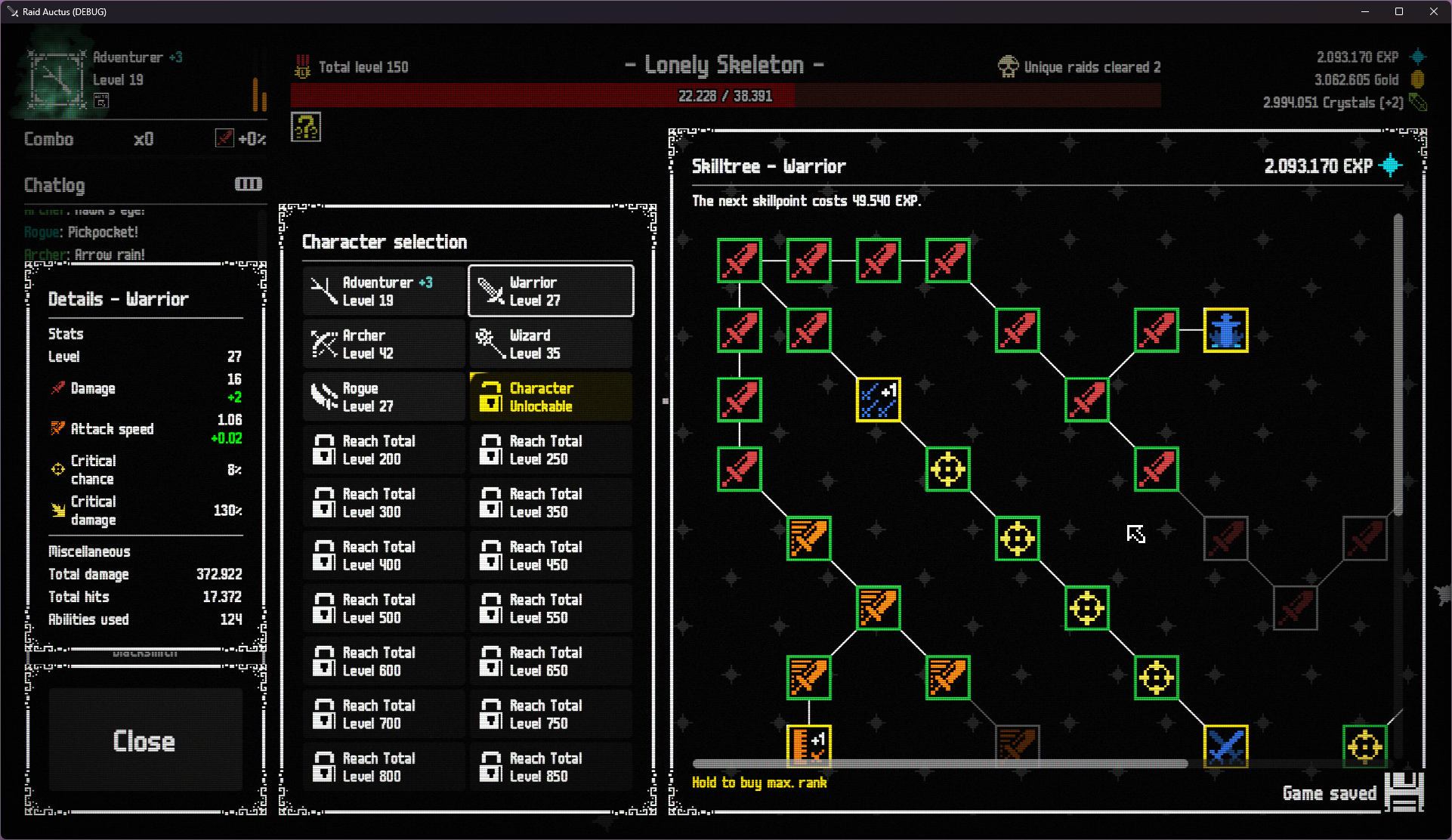Click the Close button in the Details panel

tap(145, 741)
